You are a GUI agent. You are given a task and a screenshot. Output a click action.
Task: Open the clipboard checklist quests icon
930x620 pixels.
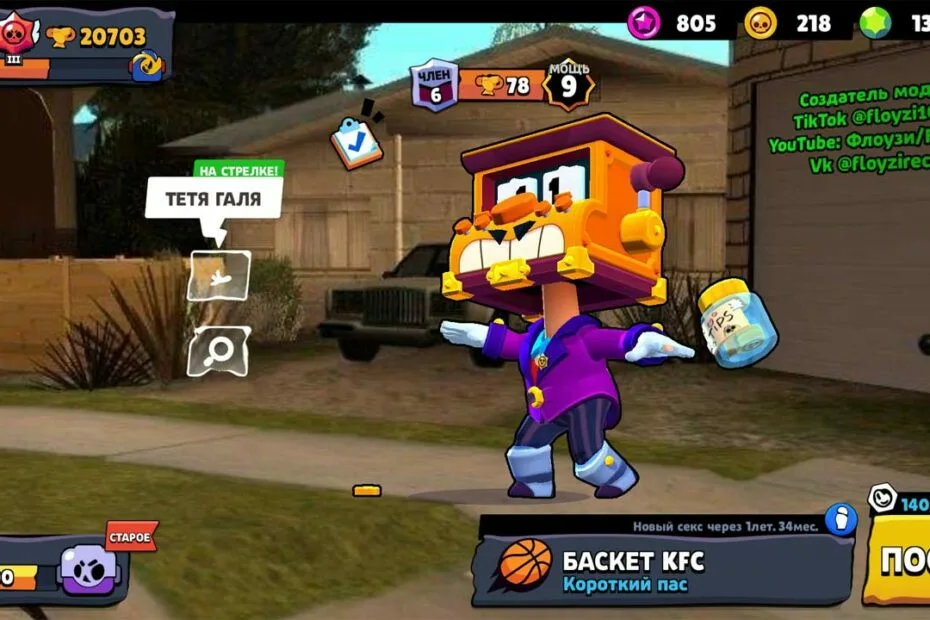click(x=356, y=141)
